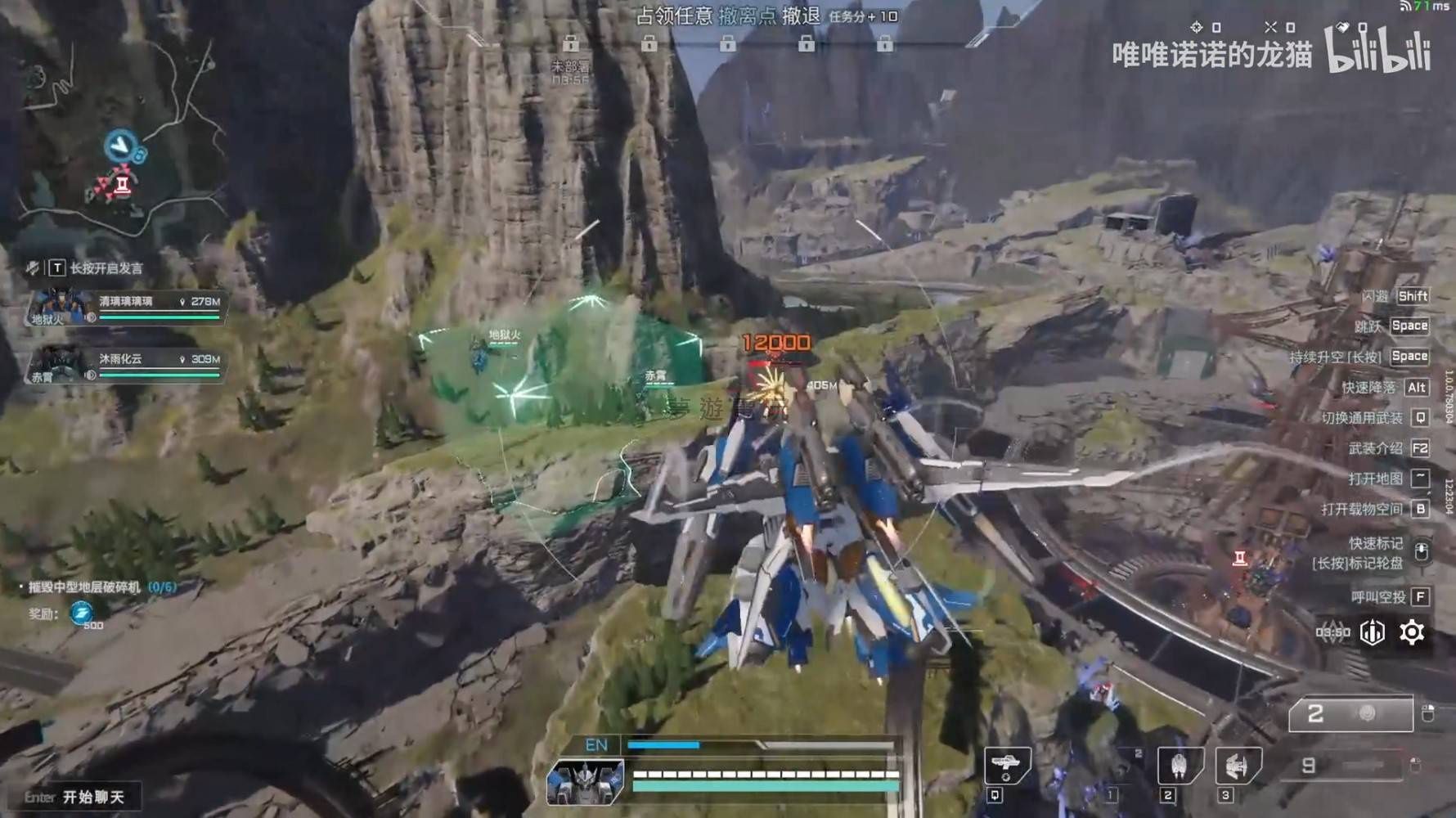The width and height of the screenshot is (1456, 818).
Task: Activate the skill 3 jet-form ability icon
Action: coord(1238,766)
